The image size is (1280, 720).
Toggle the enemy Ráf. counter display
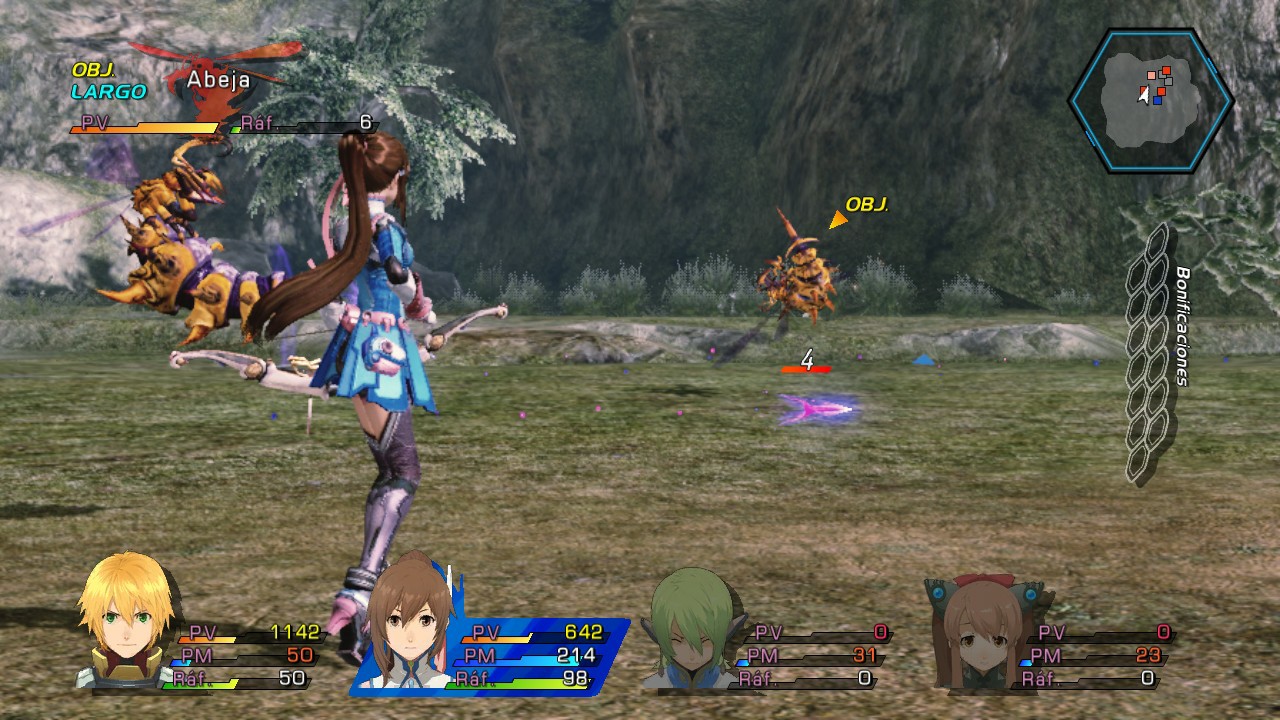[300, 125]
